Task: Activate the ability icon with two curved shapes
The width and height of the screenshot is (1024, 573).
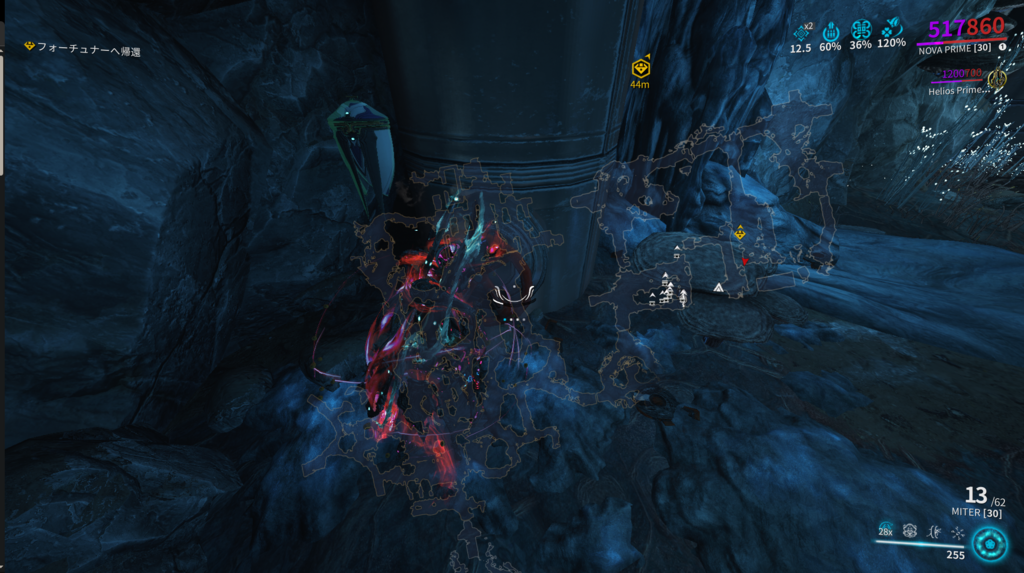Action: pos(934,531)
